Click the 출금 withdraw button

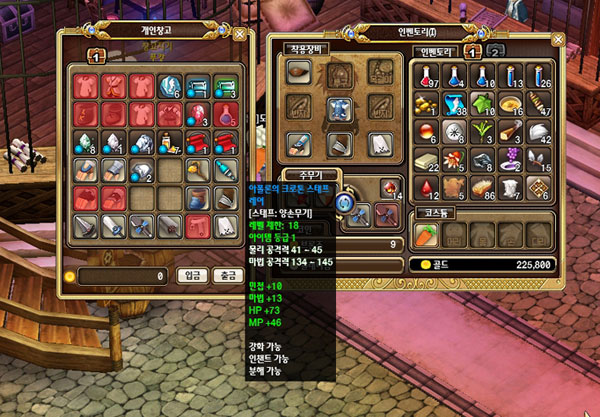click(x=228, y=274)
